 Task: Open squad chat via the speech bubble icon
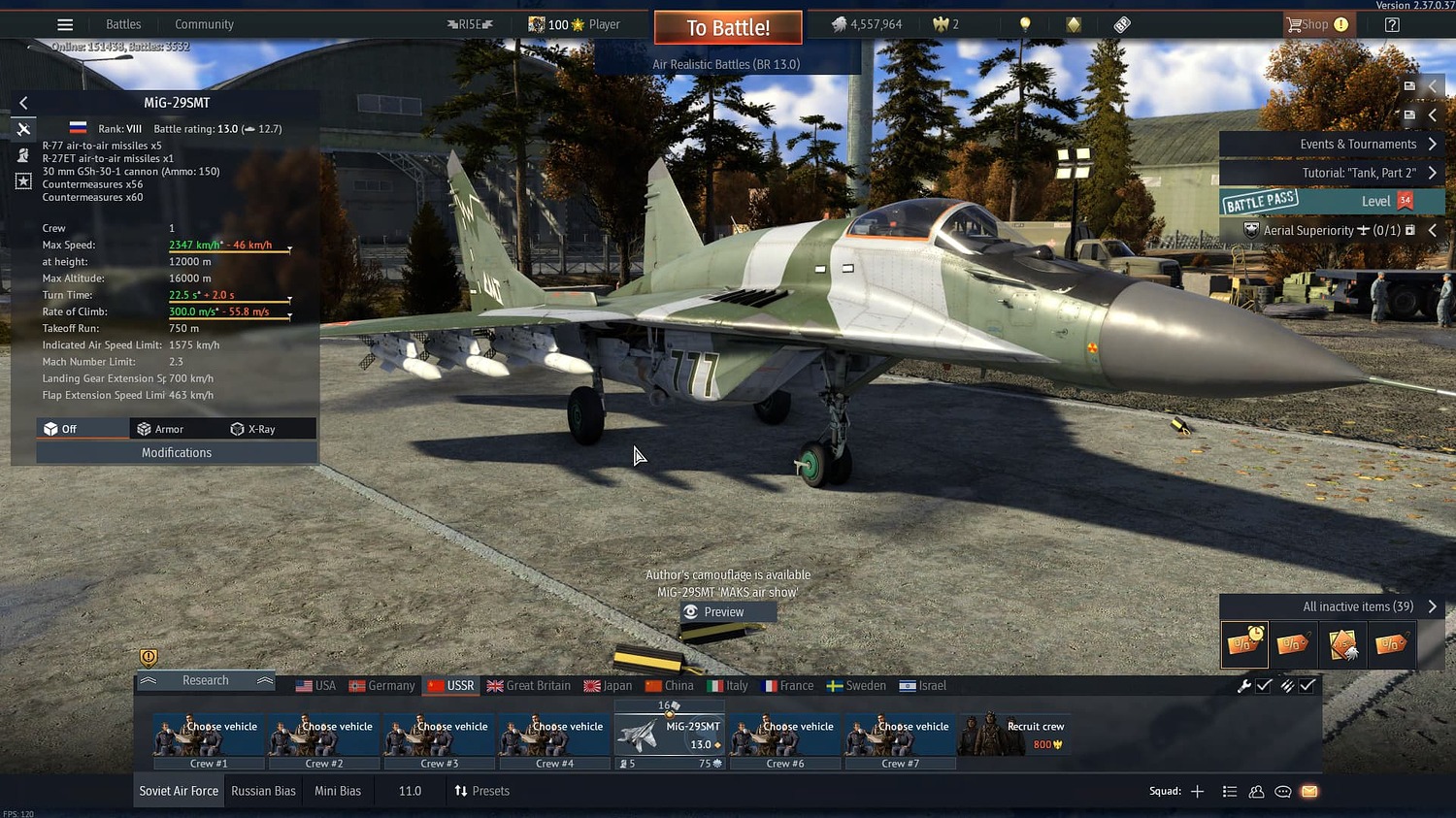[x=1283, y=792]
